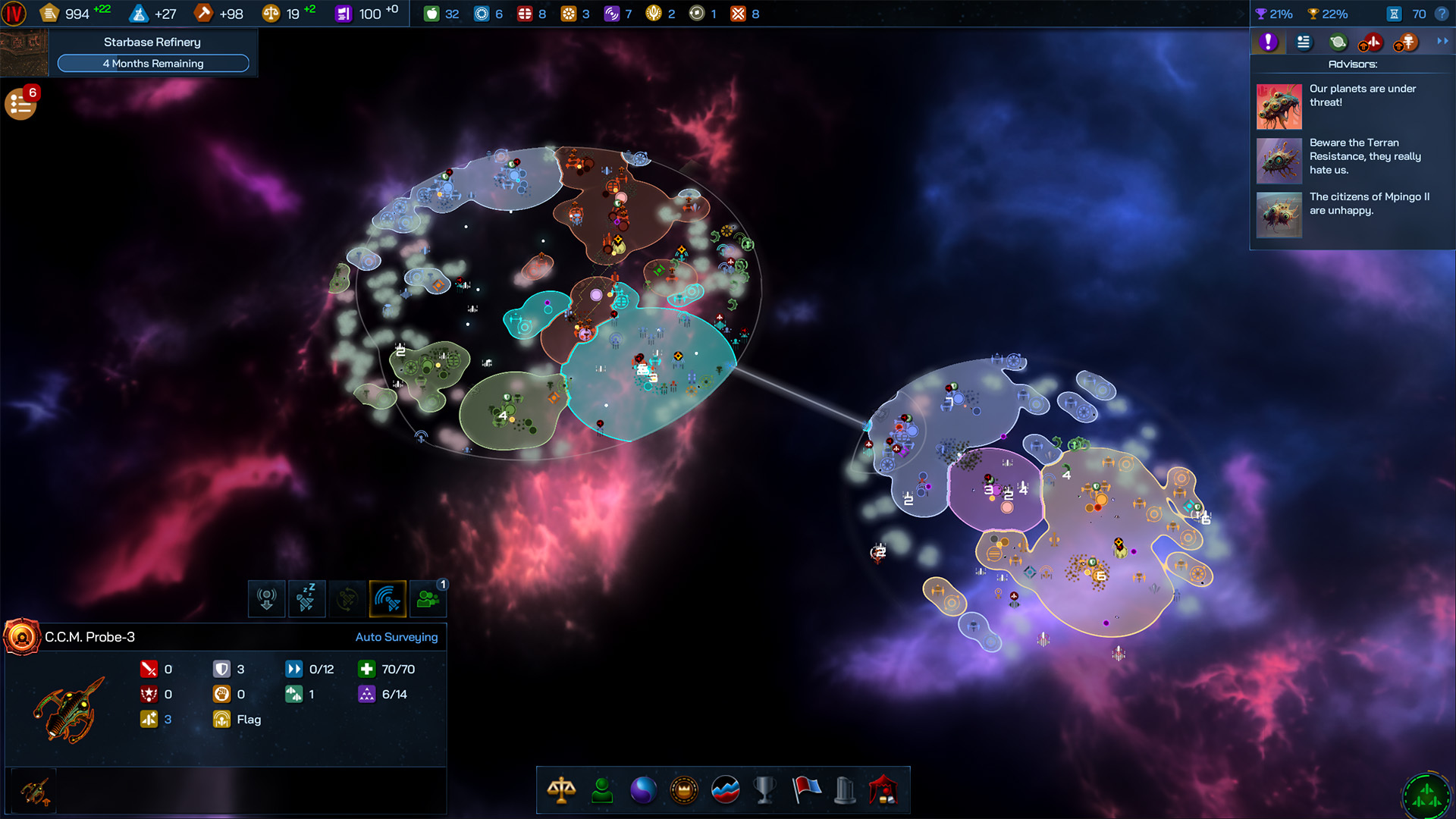Click the Starbase Refinery progress bar
This screenshot has height=819, width=1456.
153,63
